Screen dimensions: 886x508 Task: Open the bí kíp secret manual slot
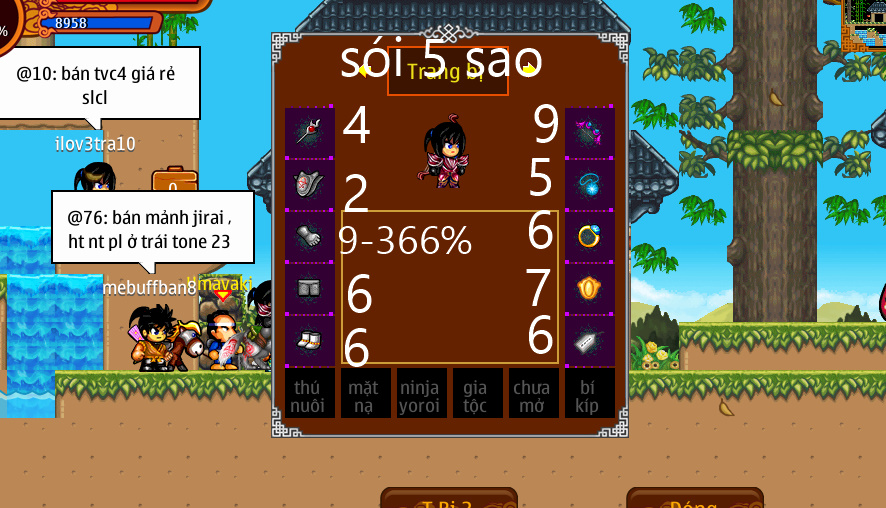coord(590,393)
